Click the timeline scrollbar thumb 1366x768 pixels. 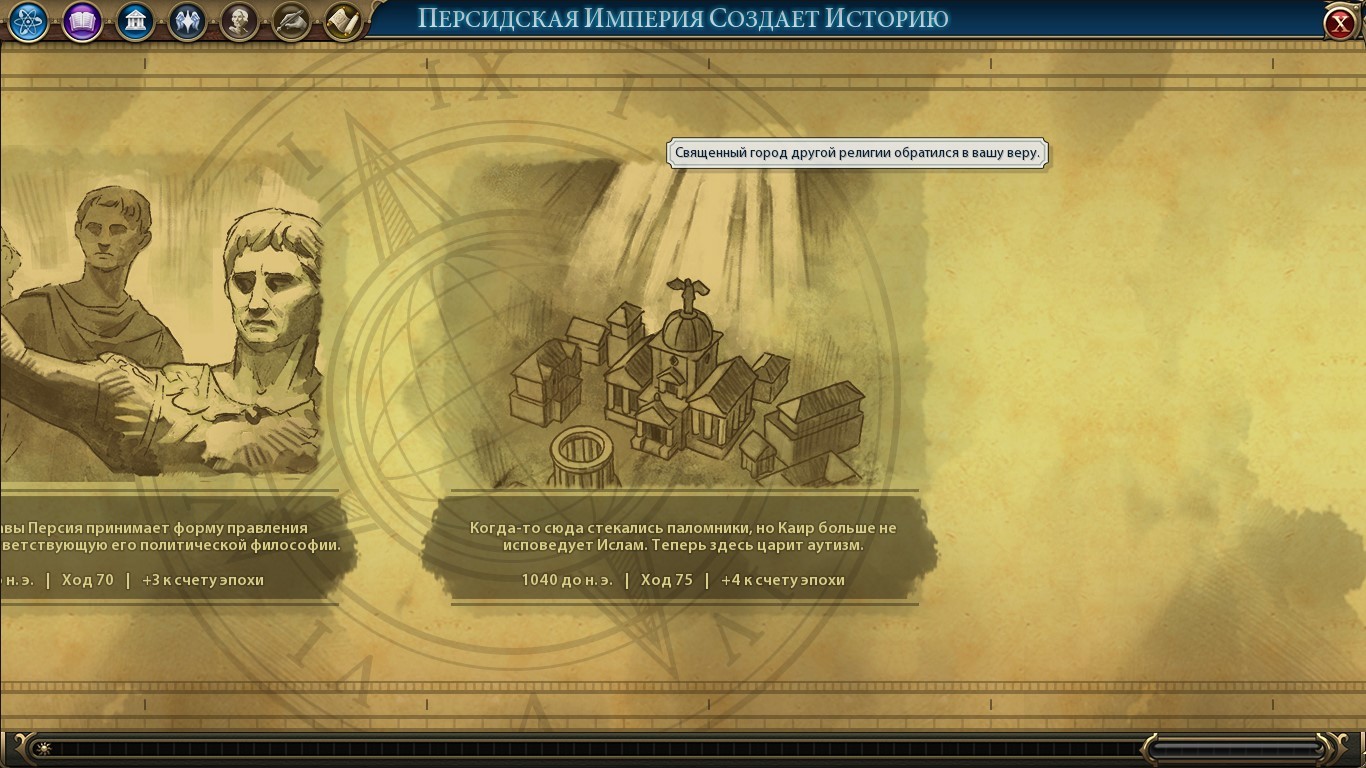(x=1238, y=747)
